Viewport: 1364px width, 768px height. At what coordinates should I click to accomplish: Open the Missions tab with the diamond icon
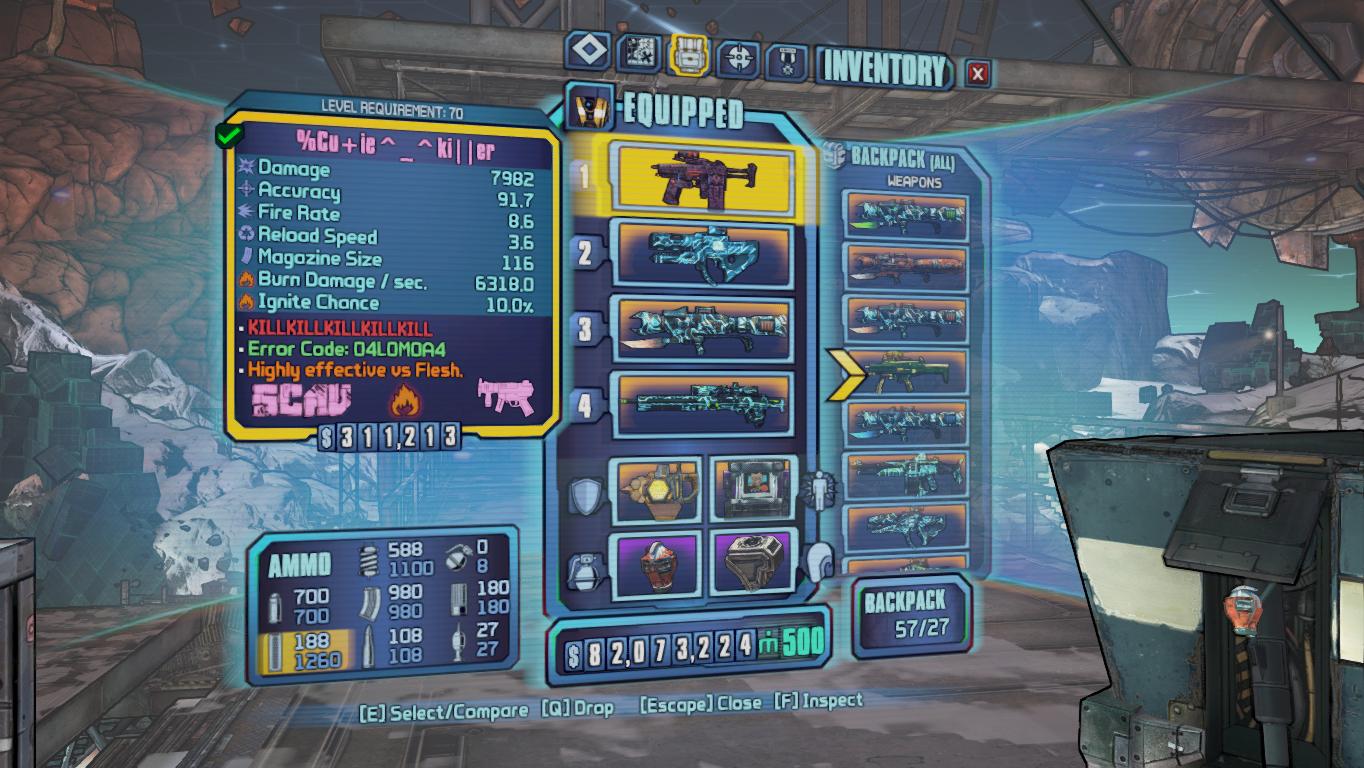tap(587, 52)
